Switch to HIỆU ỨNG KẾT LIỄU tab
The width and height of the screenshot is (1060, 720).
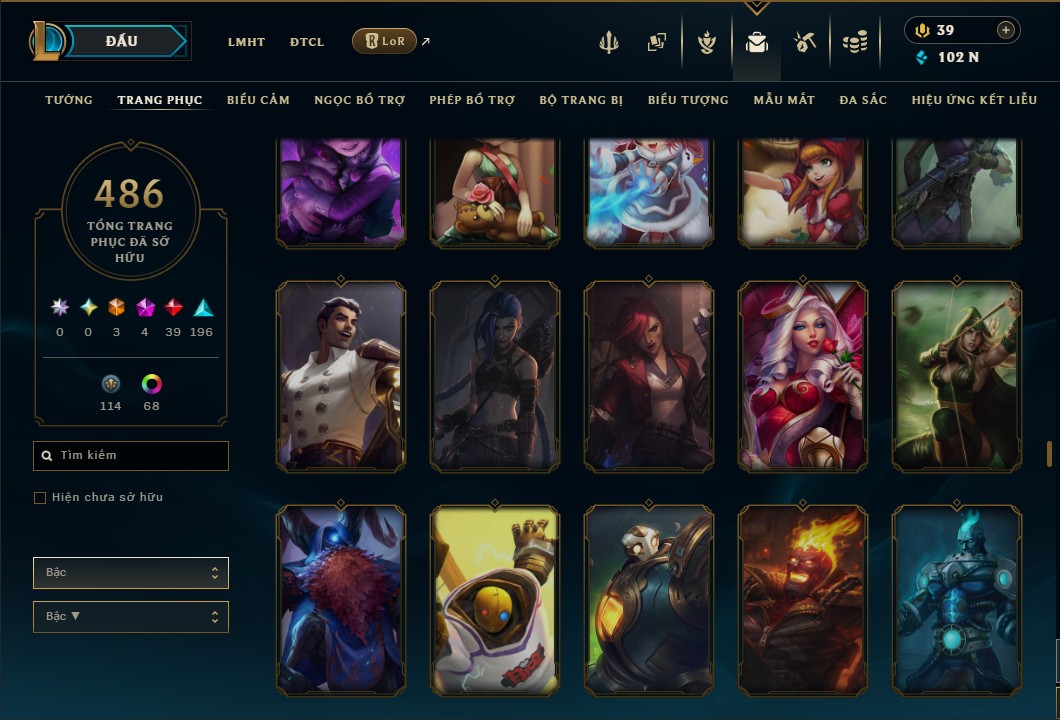click(974, 100)
